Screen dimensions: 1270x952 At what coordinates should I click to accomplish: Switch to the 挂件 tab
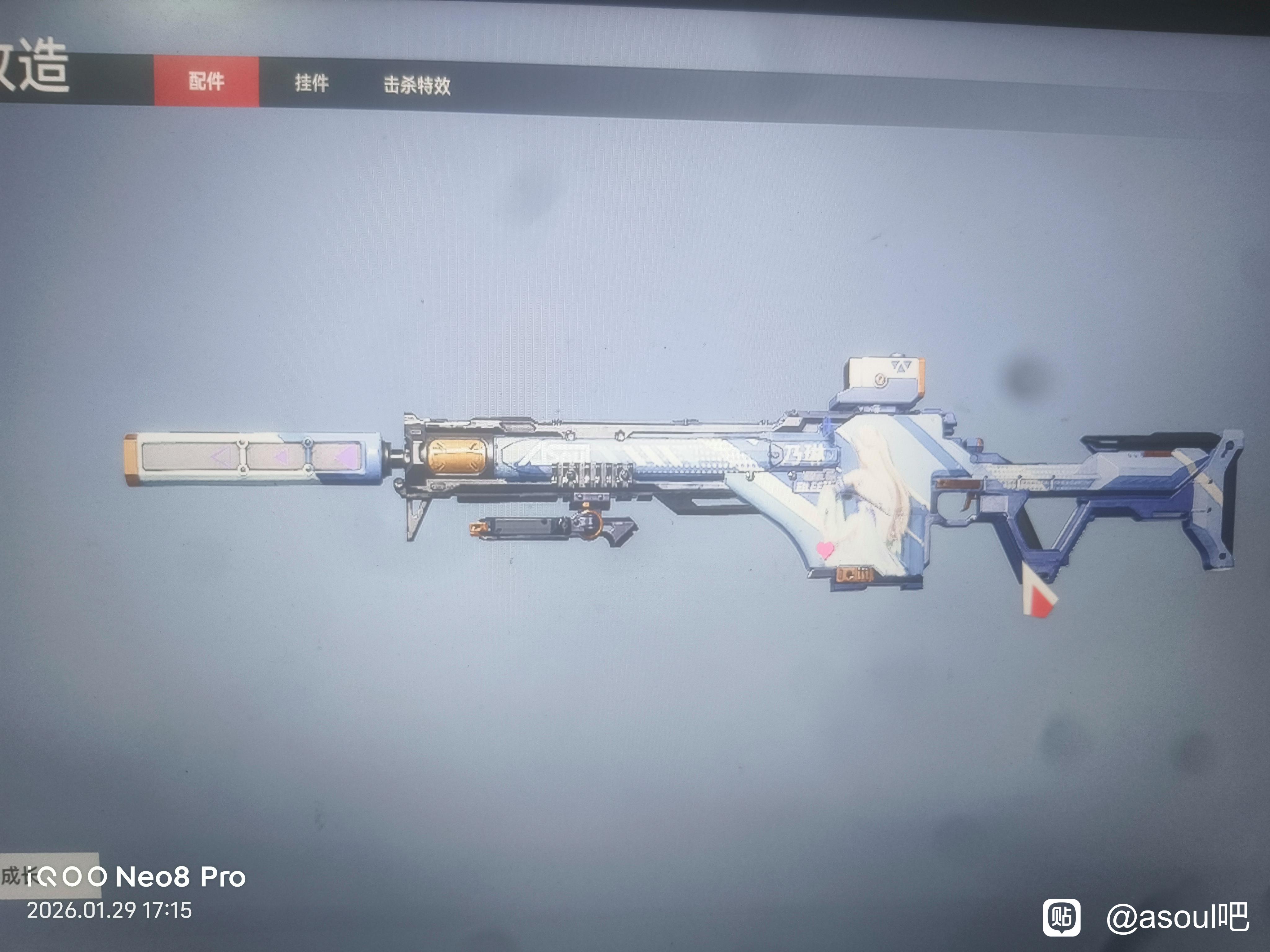312,83
